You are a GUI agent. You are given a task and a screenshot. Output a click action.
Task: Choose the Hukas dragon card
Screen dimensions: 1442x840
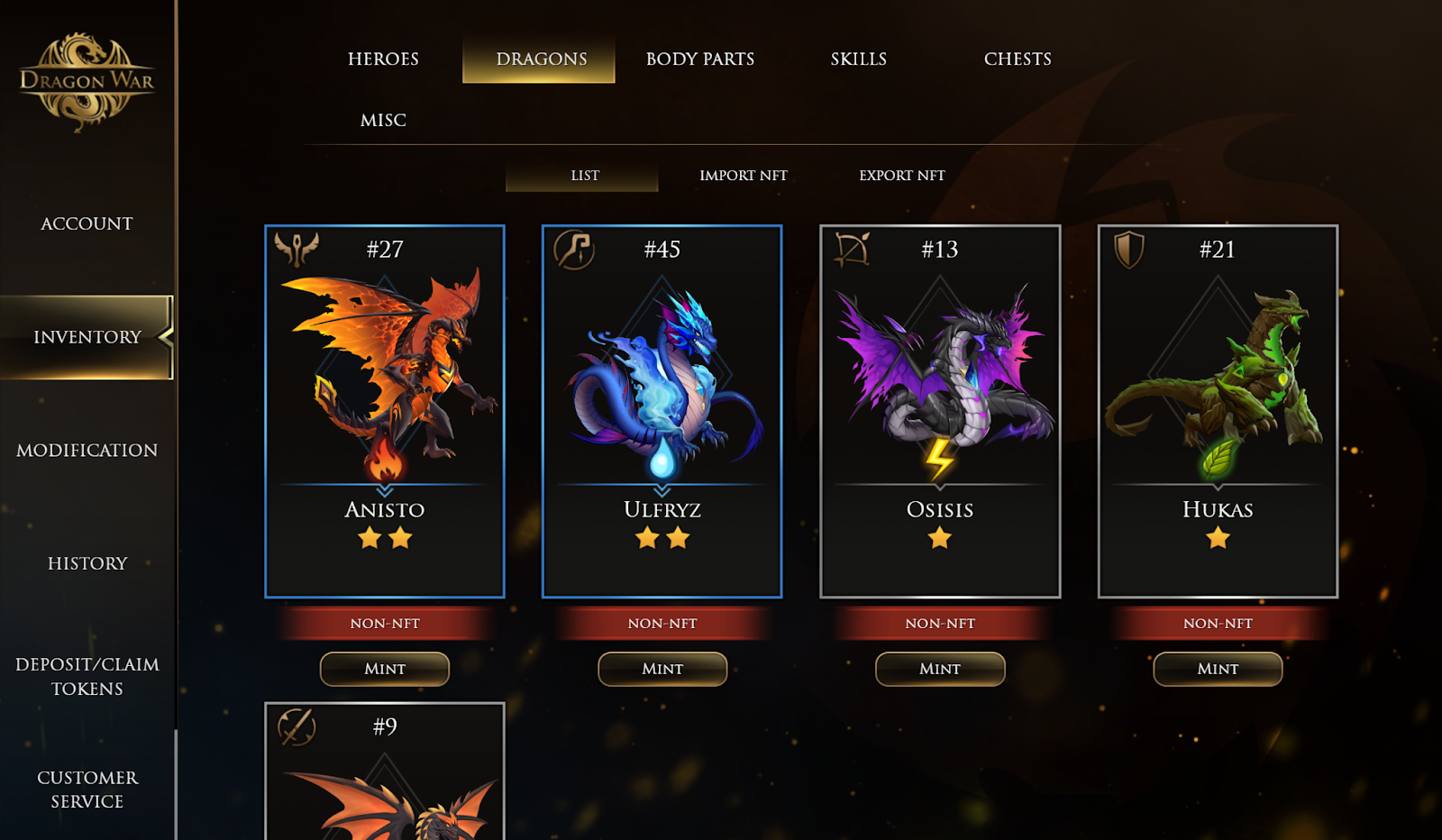click(x=1218, y=411)
